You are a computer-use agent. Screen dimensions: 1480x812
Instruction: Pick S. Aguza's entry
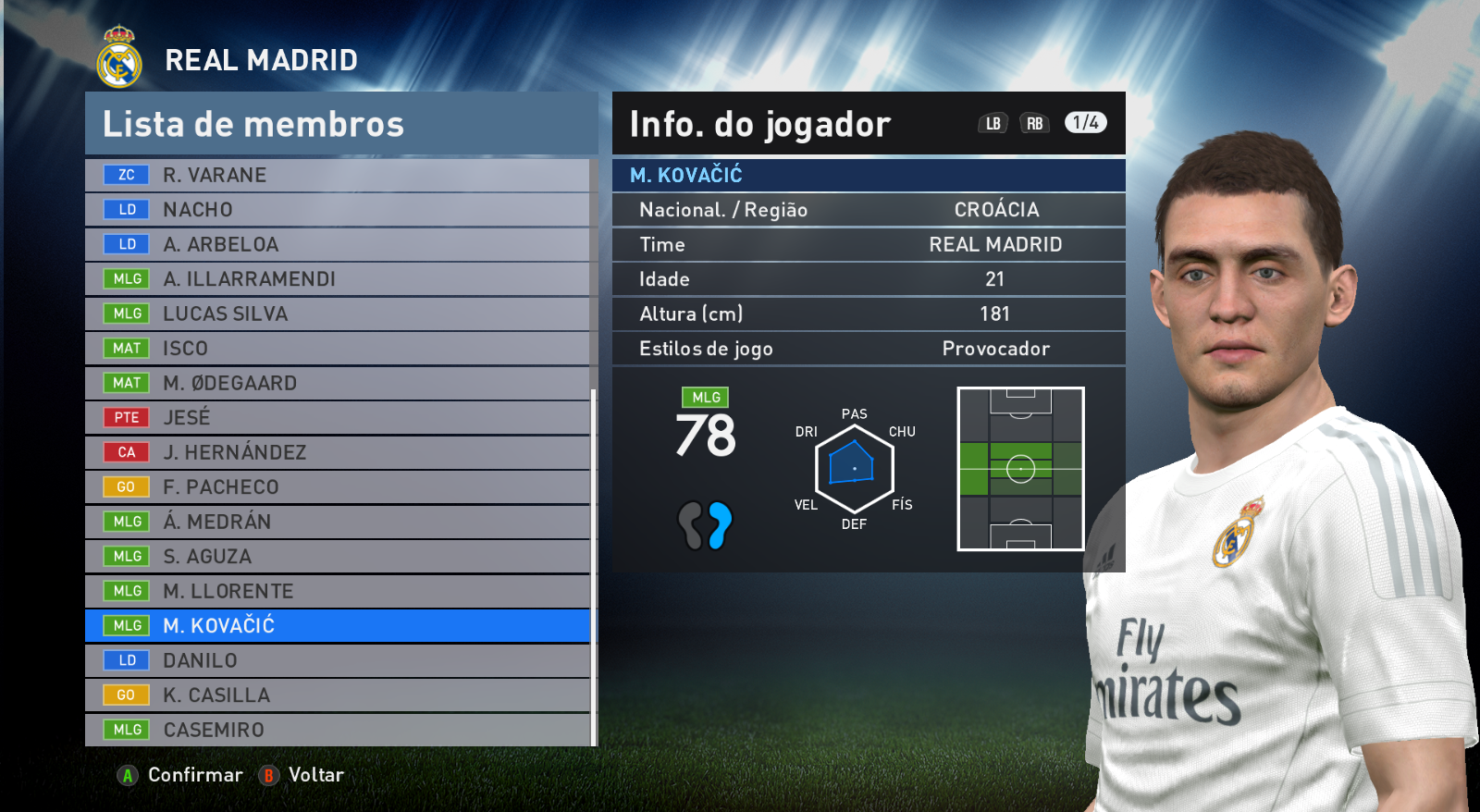coord(338,557)
